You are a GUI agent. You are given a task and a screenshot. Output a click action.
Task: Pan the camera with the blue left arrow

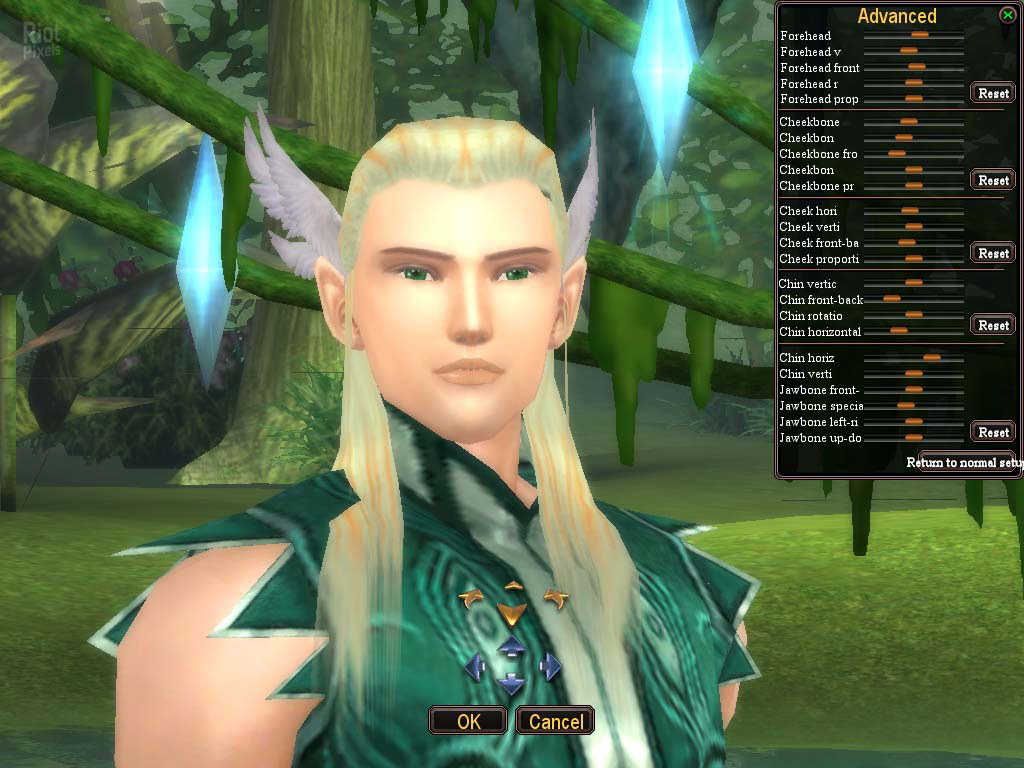click(475, 666)
